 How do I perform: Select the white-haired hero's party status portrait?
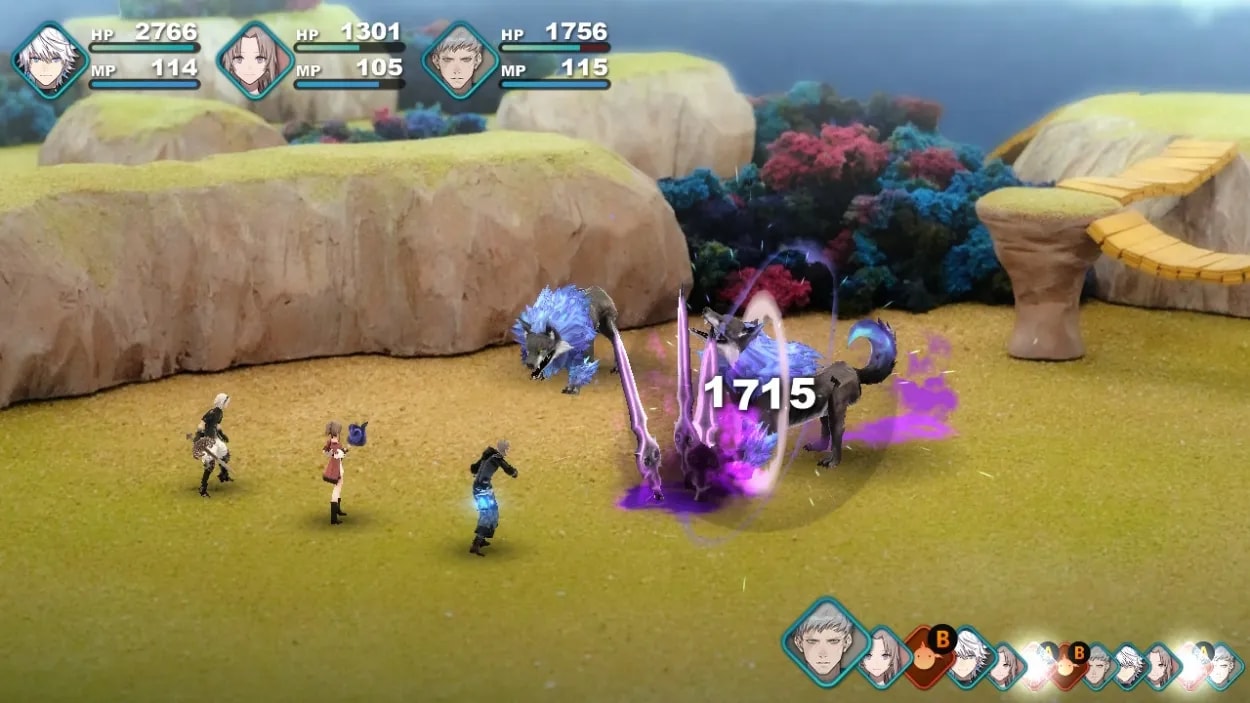50,59
